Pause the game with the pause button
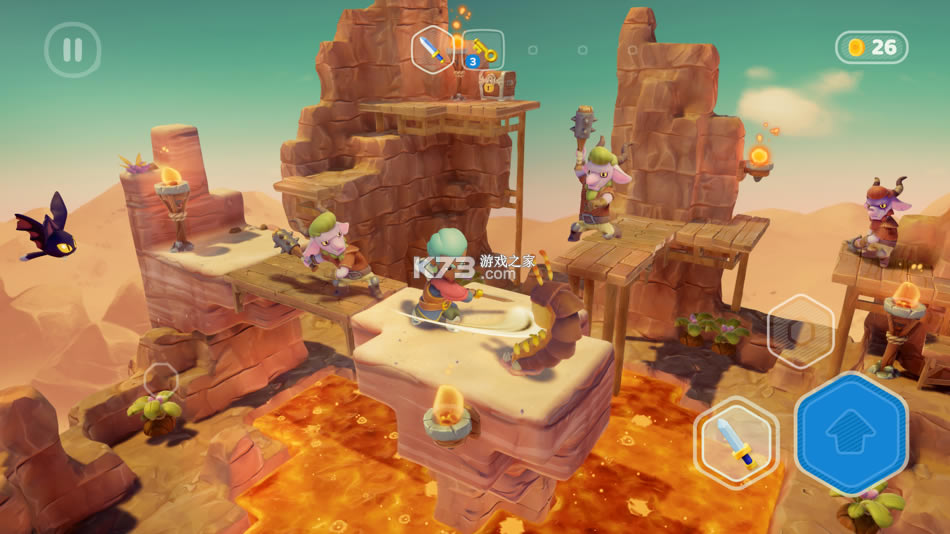950x534 pixels. tap(72, 49)
